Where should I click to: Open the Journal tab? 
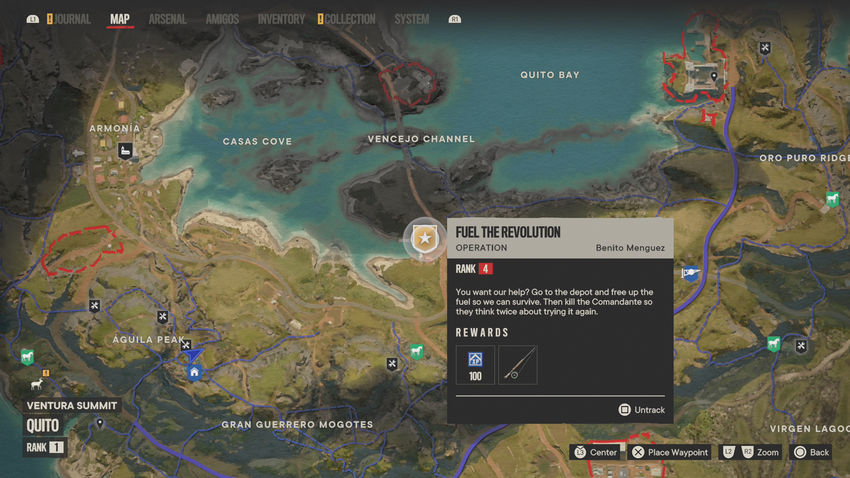[72, 19]
